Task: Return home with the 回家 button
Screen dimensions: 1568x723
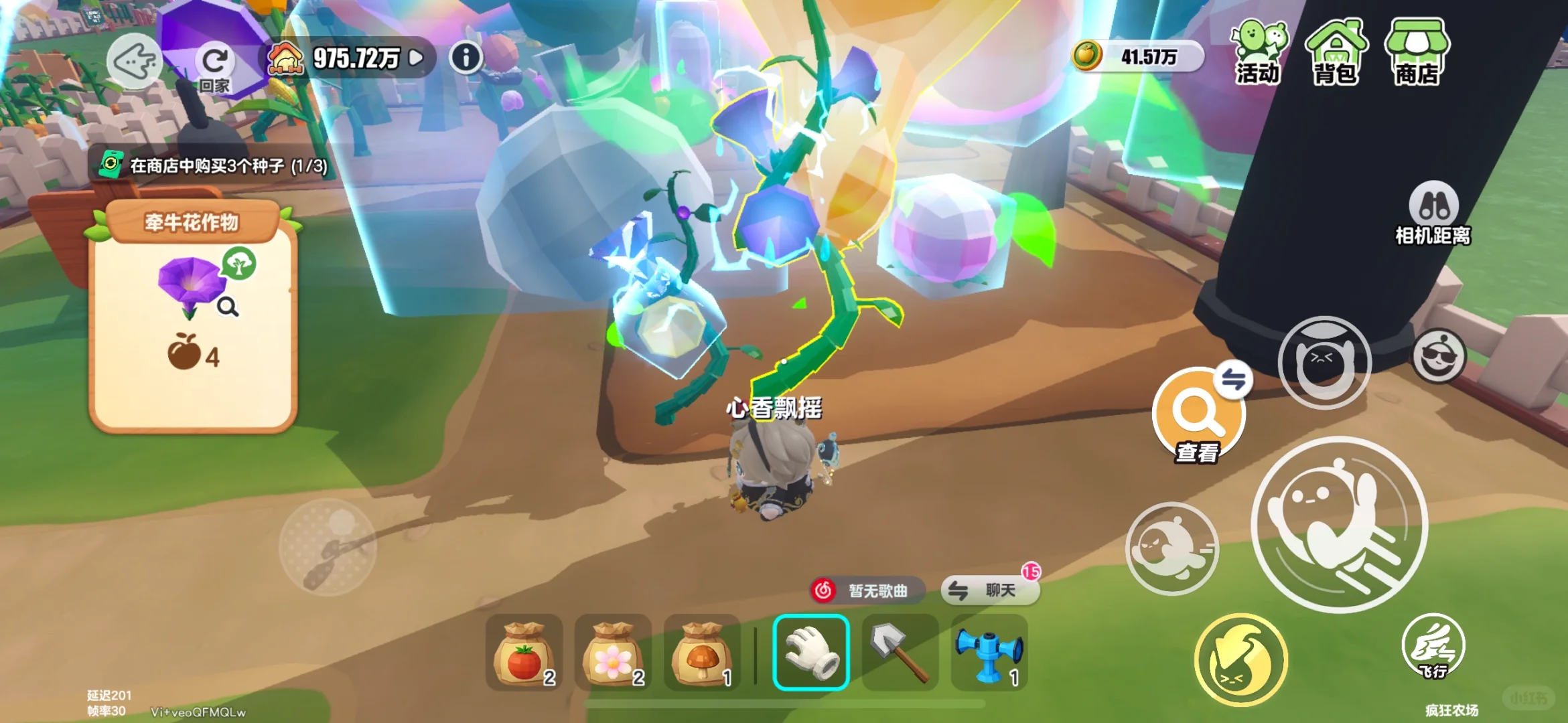Action: point(214,67)
